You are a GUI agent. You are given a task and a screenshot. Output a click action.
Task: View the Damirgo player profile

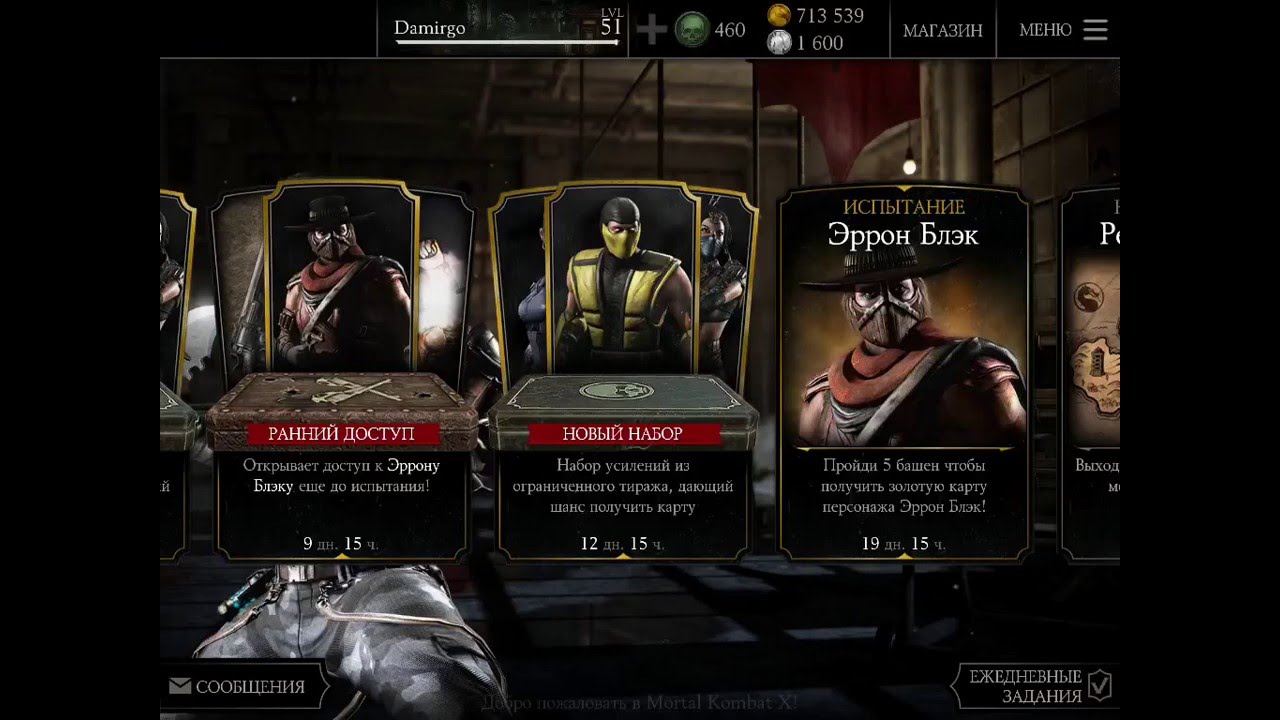[x=502, y=29]
